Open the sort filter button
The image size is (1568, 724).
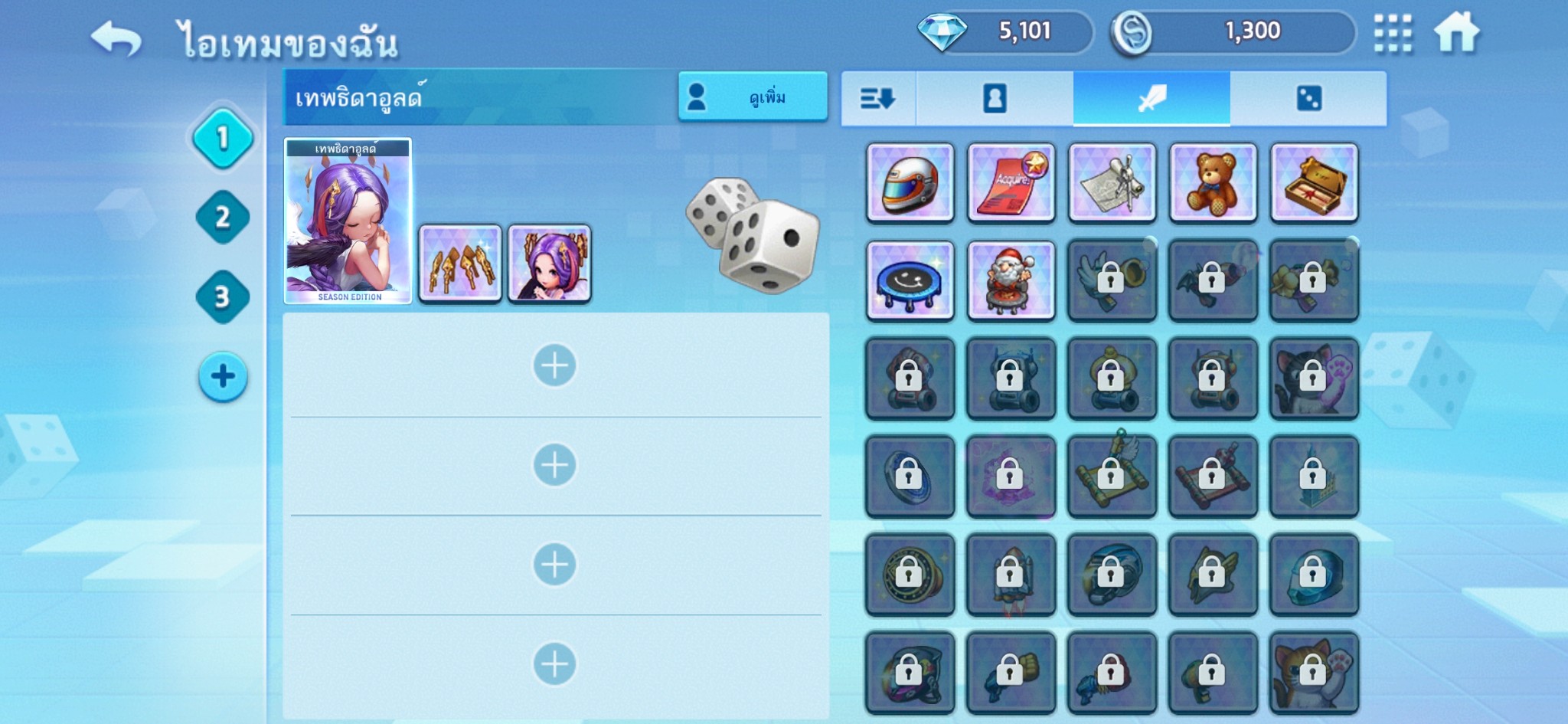pyautogui.click(x=878, y=99)
